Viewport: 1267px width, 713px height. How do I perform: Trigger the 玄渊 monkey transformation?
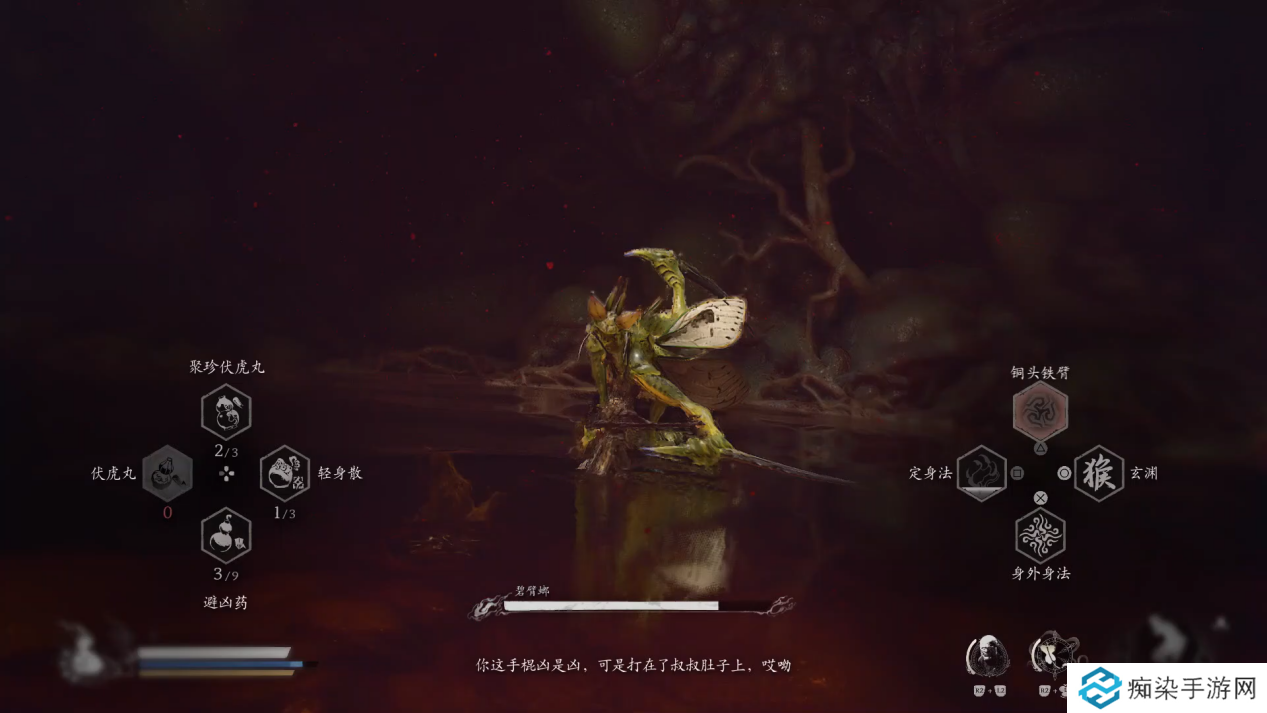click(1099, 473)
